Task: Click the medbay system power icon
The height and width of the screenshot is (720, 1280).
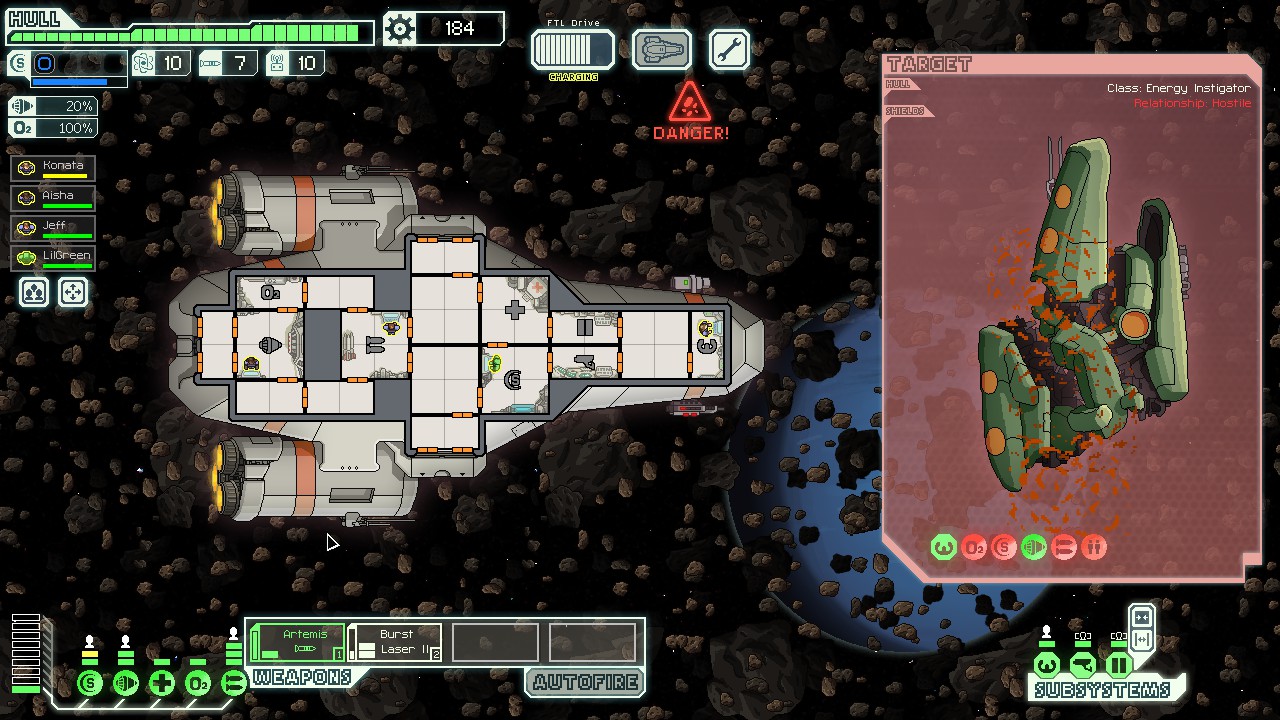Action: point(162,684)
